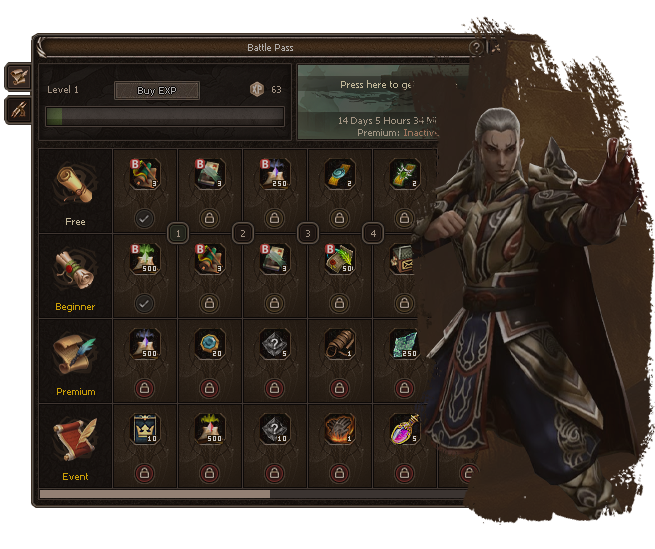Select the wooden barrel reward in Premium row
The height and width of the screenshot is (549, 655).
click(x=337, y=345)
